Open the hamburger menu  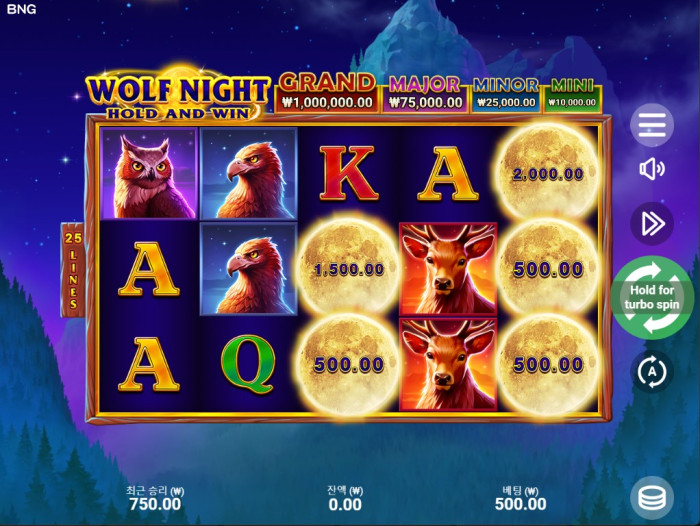click(652, 125)
